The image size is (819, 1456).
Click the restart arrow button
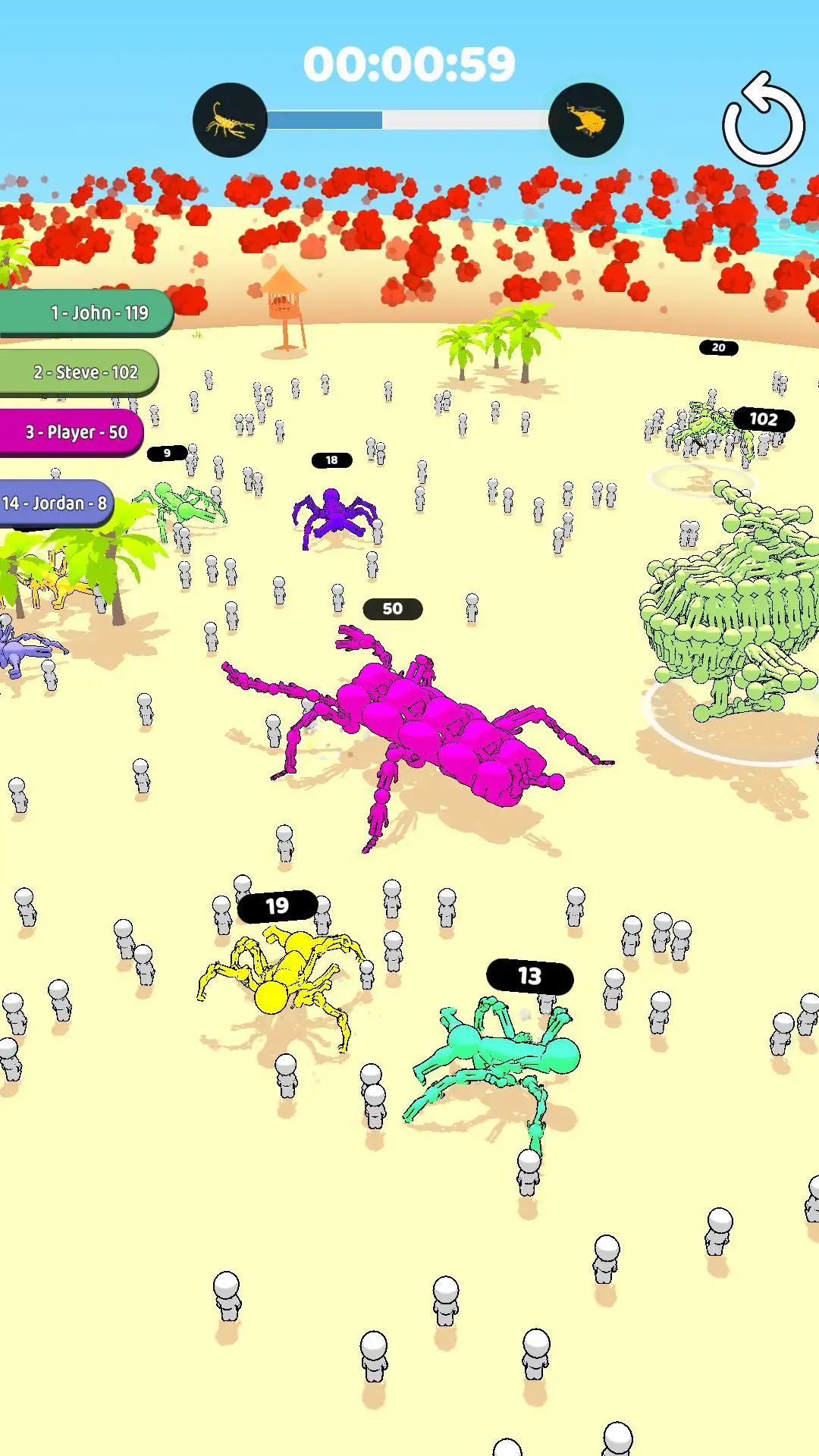pyautogui.click(x=763, y=121)
